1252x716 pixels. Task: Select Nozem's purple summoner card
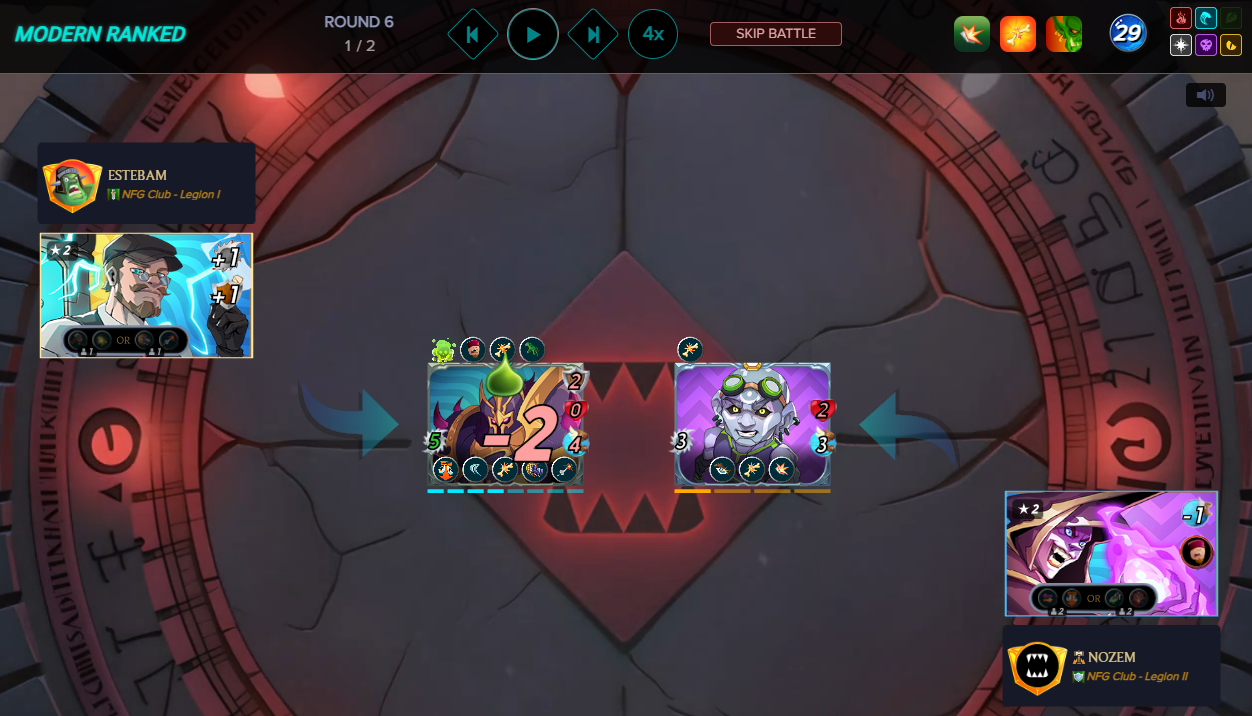(x=1111, y=553)
